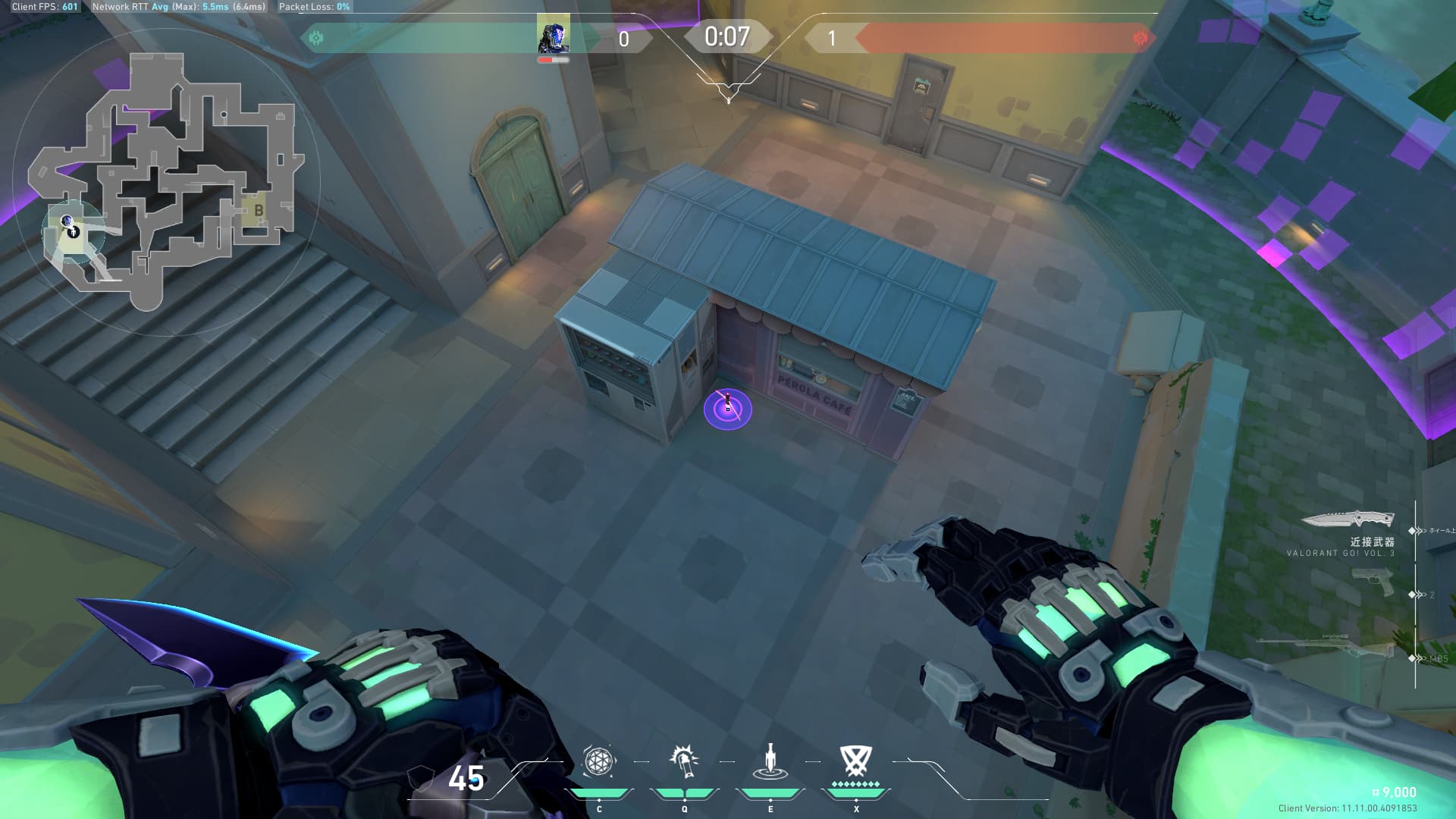Activate the ultimate ability icon labeled X
The width and height of the screenshot is (1456, 819).
[x=855, y=761]
